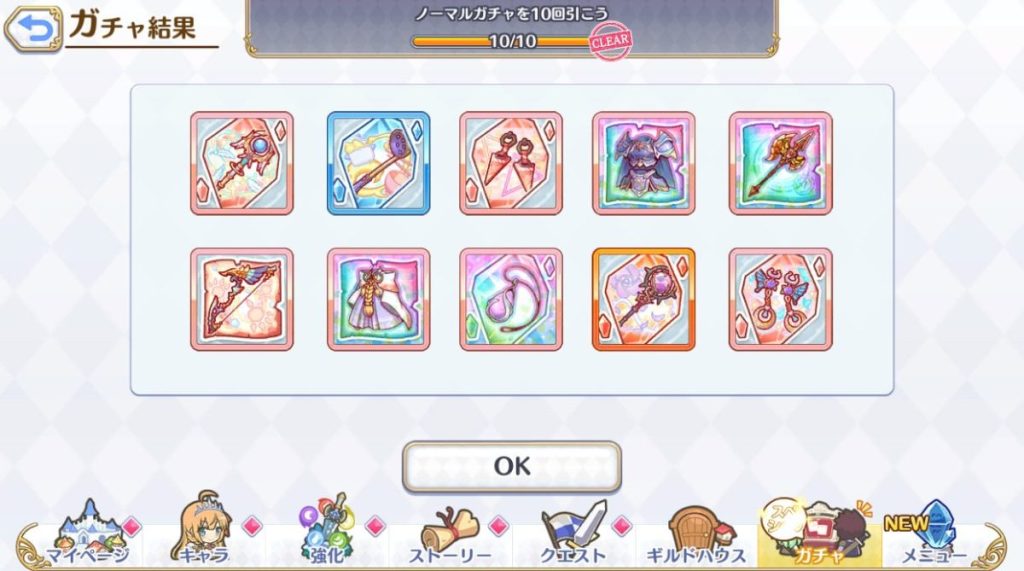The image size is (1024, 571).
Task: Choose the twin red pouches item
Action: pos(511,163)
